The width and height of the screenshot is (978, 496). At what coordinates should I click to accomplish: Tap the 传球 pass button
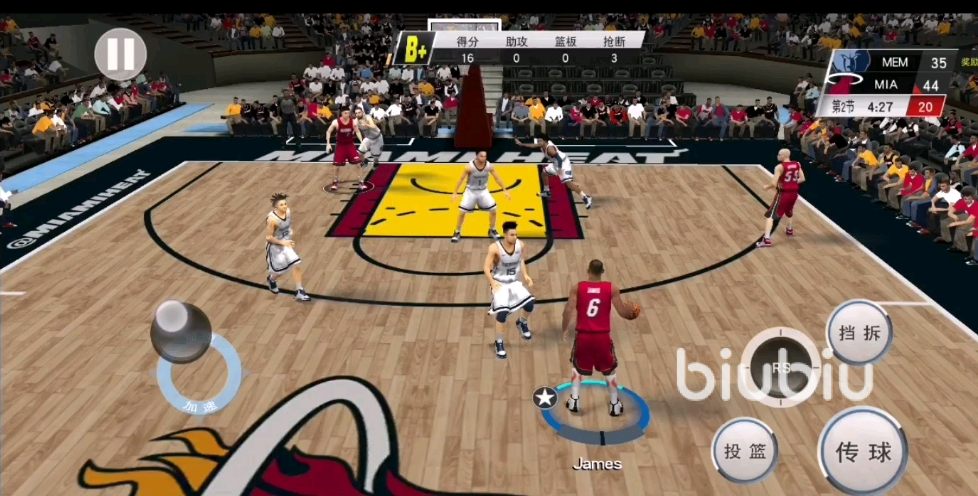pyautogui.click(x=863, y=452)
